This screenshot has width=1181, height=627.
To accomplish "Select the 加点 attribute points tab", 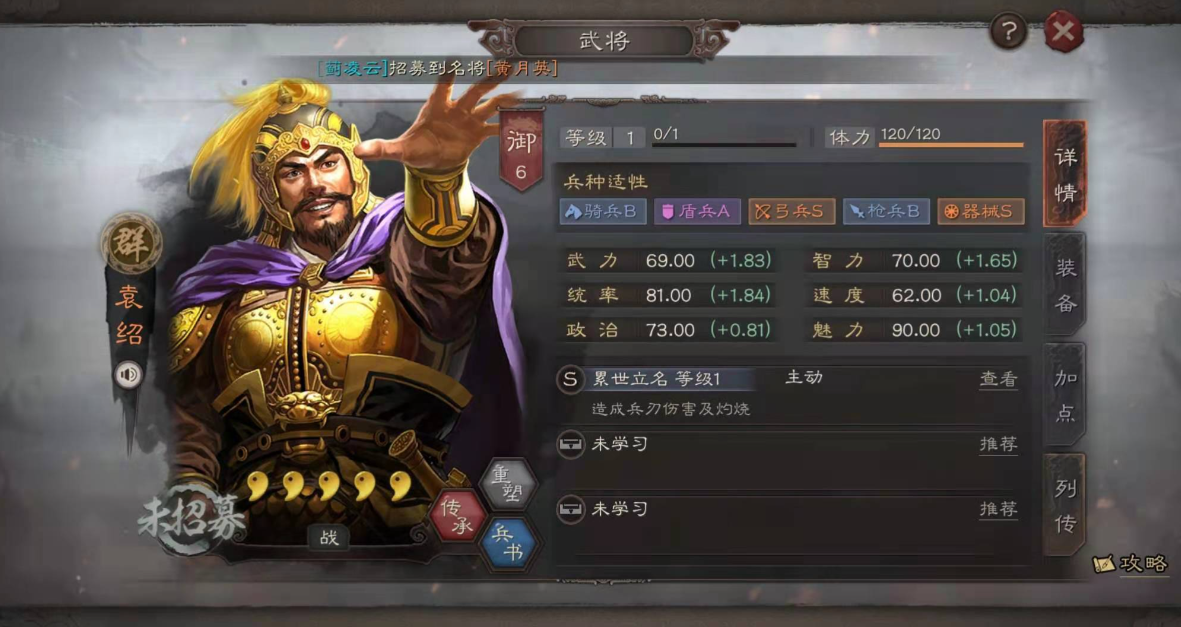I will pyautogui.click(x=1064, y=395).
